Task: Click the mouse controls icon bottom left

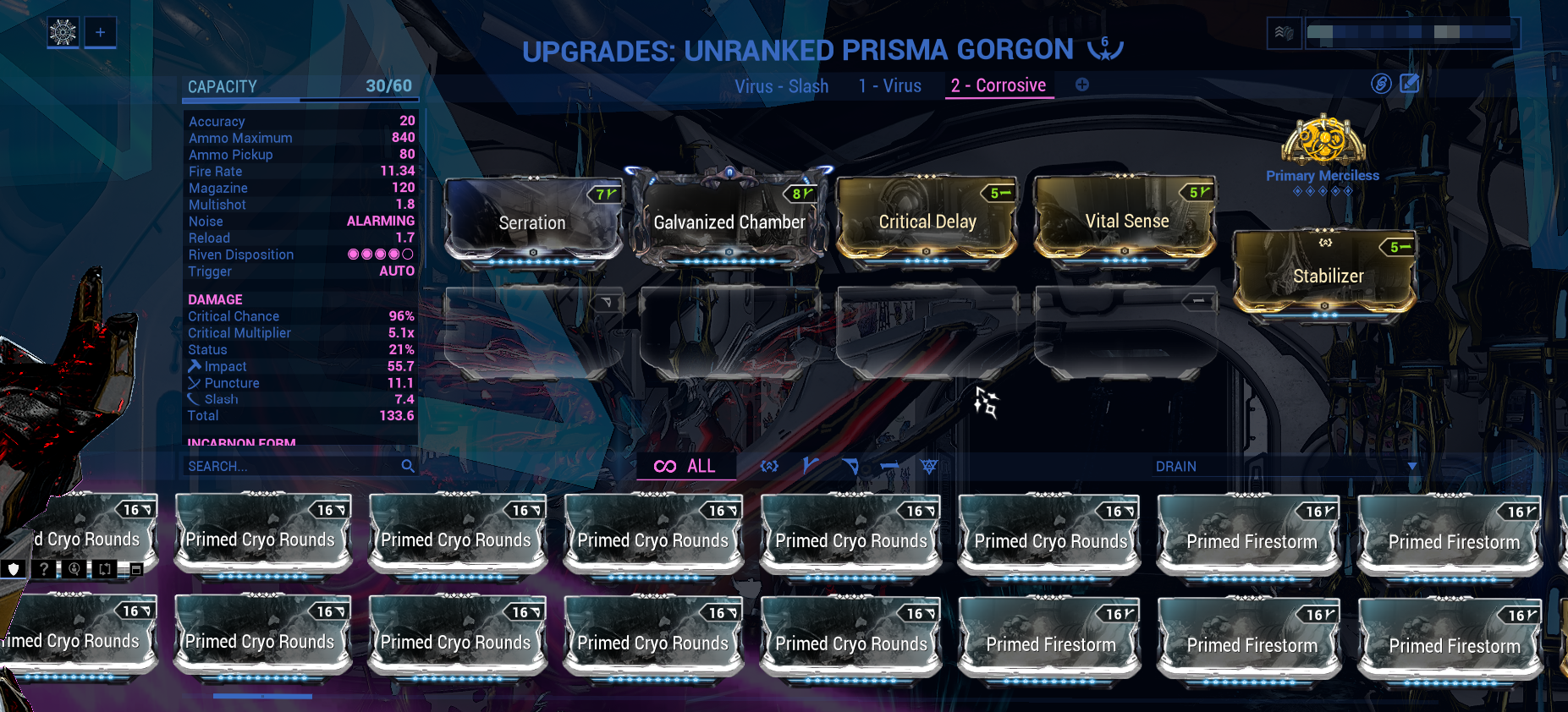Action: tap(73, 569)
